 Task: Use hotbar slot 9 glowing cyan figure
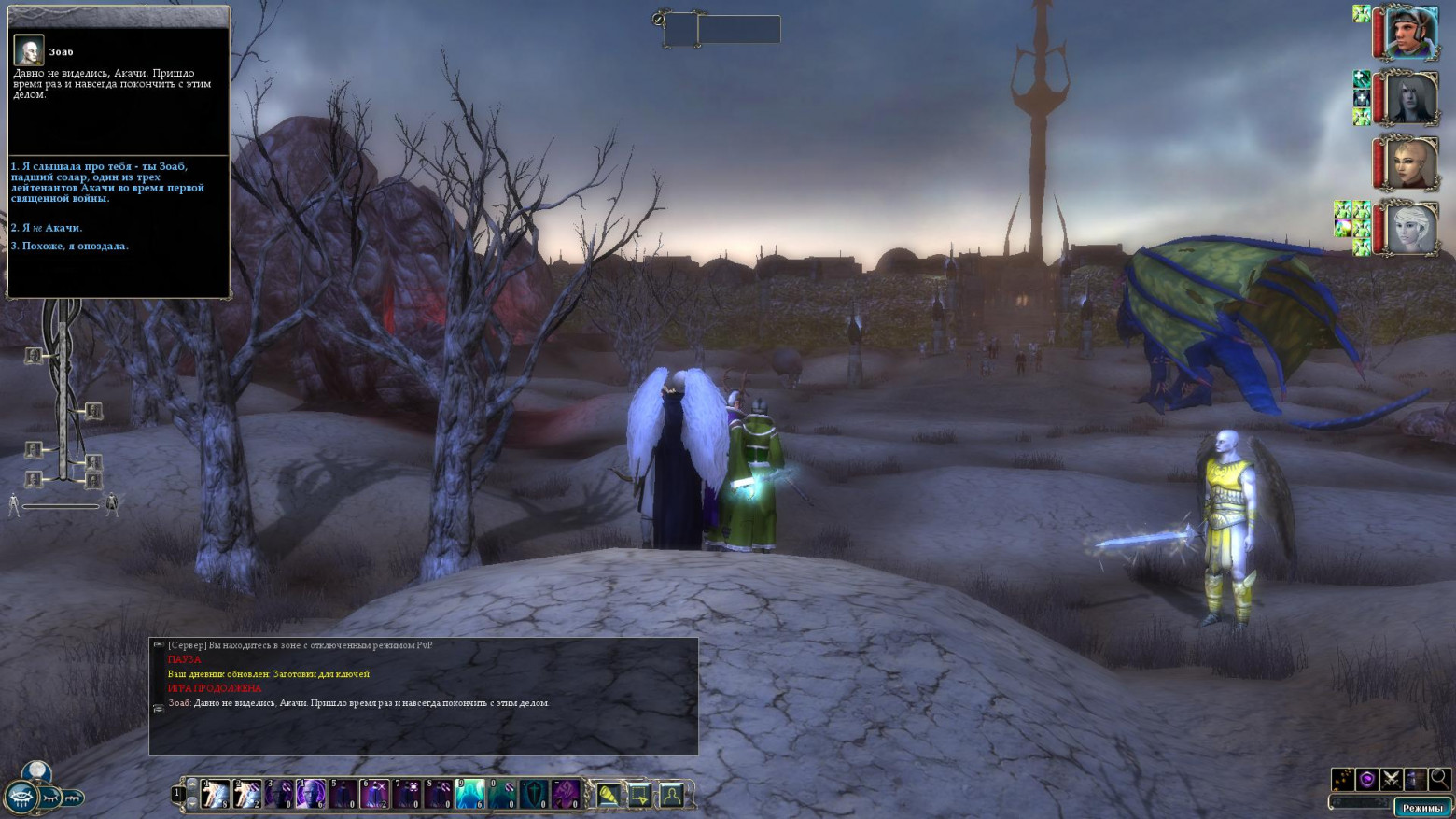click(x=469, y=794)
